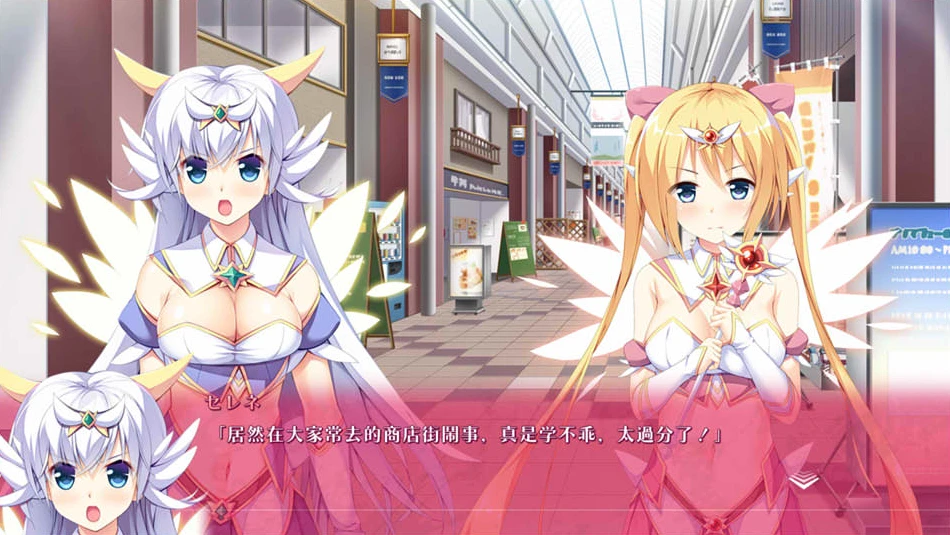950x535 pixels.
Task: Click the white chevron to advance dialogue
Action: [x=802, y=480]
